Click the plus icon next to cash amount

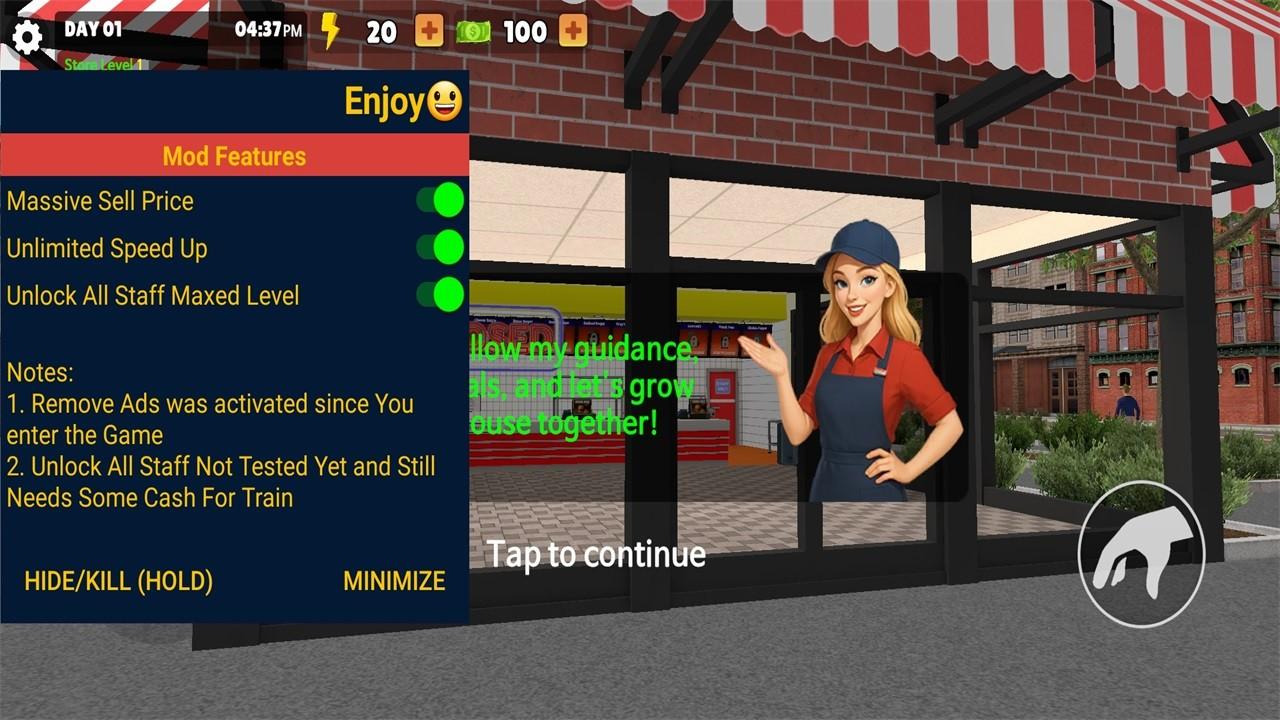pos(571,31)
